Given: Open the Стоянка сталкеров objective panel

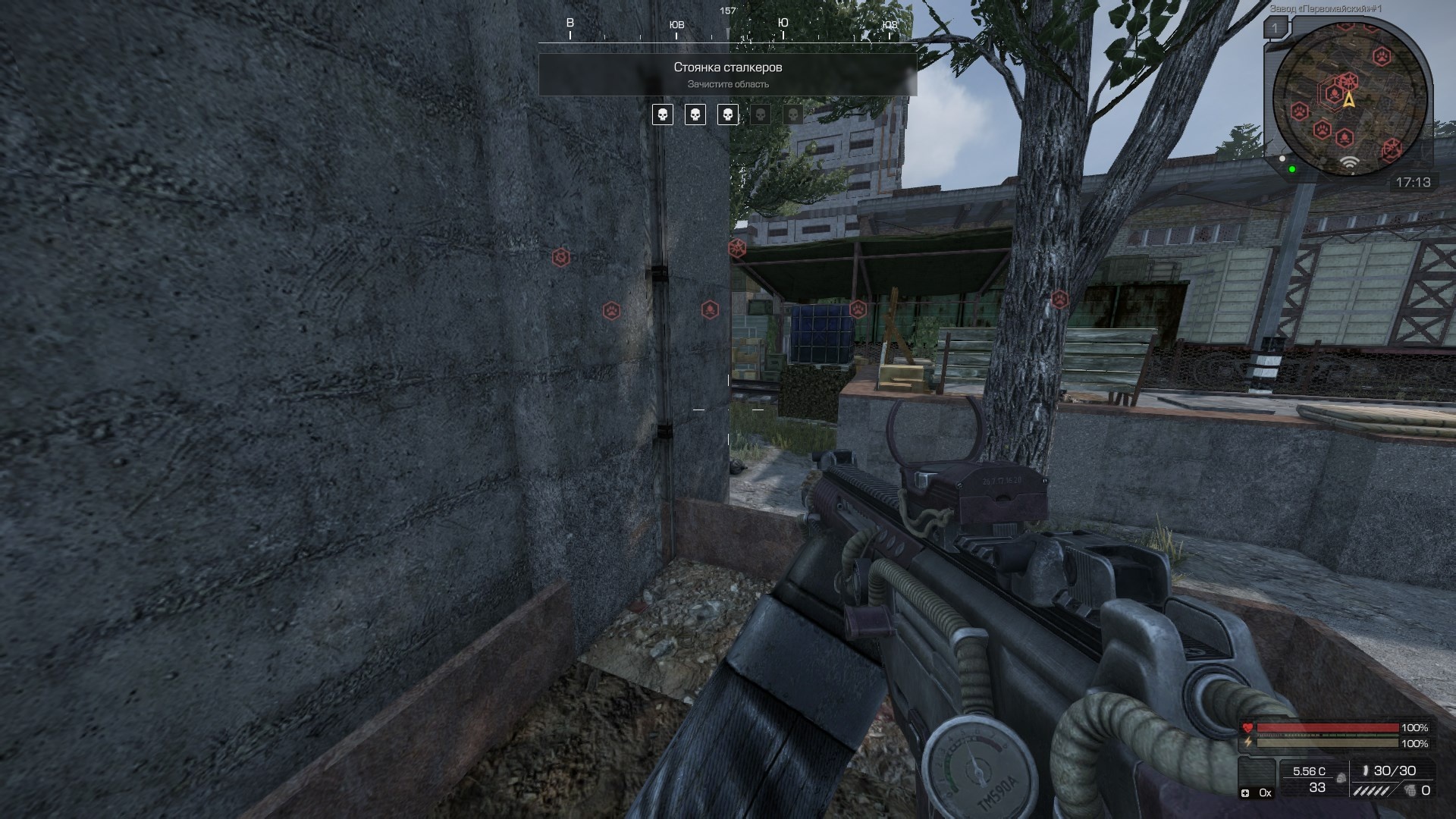Looking at the screenshot, I should tap(727, 74).
